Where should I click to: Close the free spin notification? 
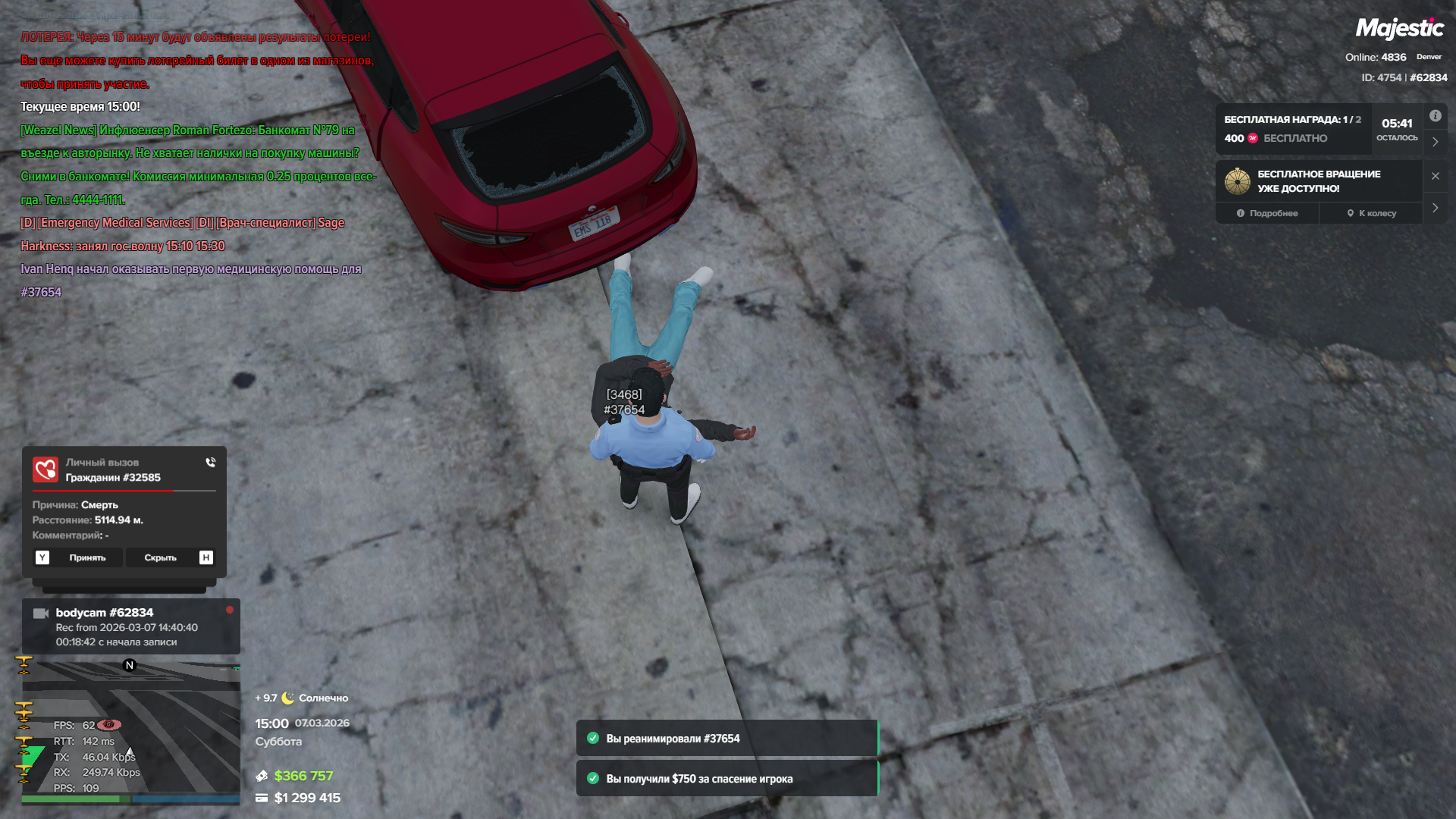point(1435,176)
